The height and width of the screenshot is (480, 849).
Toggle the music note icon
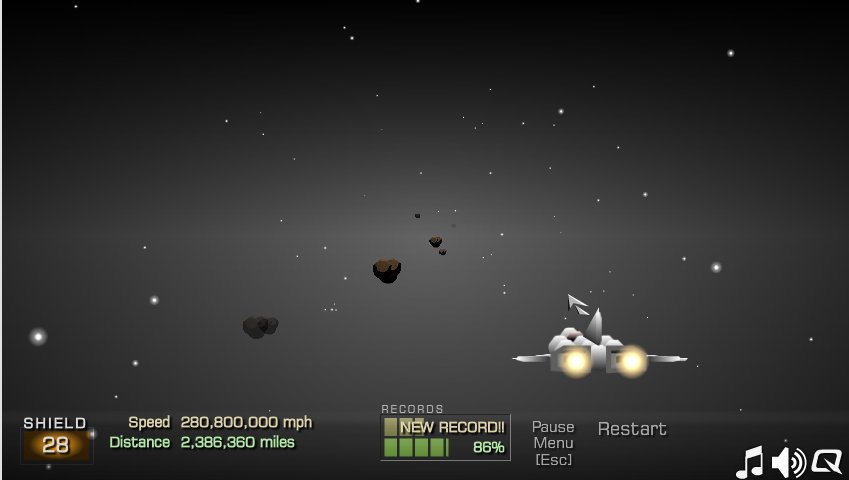coord(750,462)
